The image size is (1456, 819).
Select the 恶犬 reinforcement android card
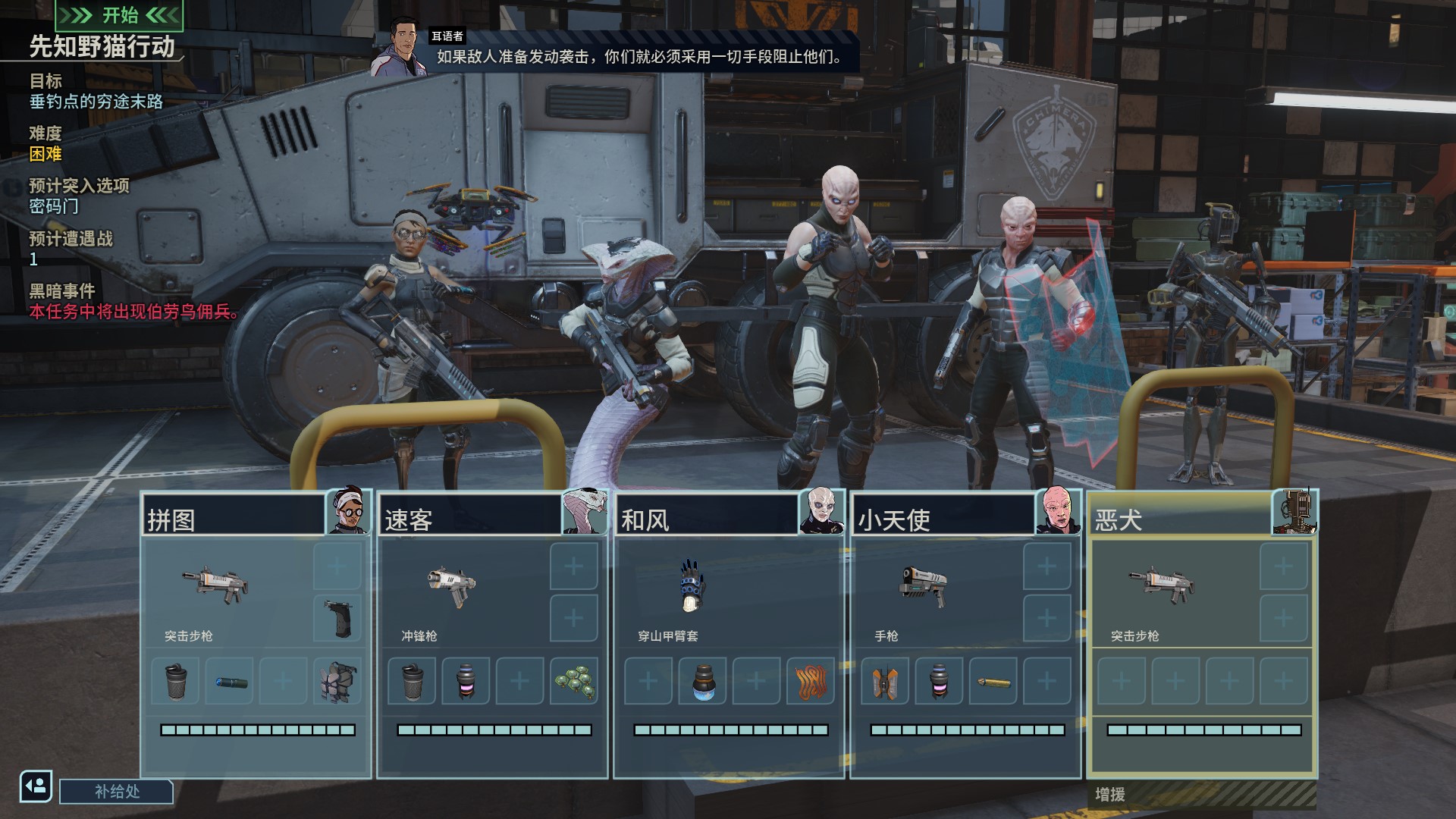click(x=1202, y=634)
